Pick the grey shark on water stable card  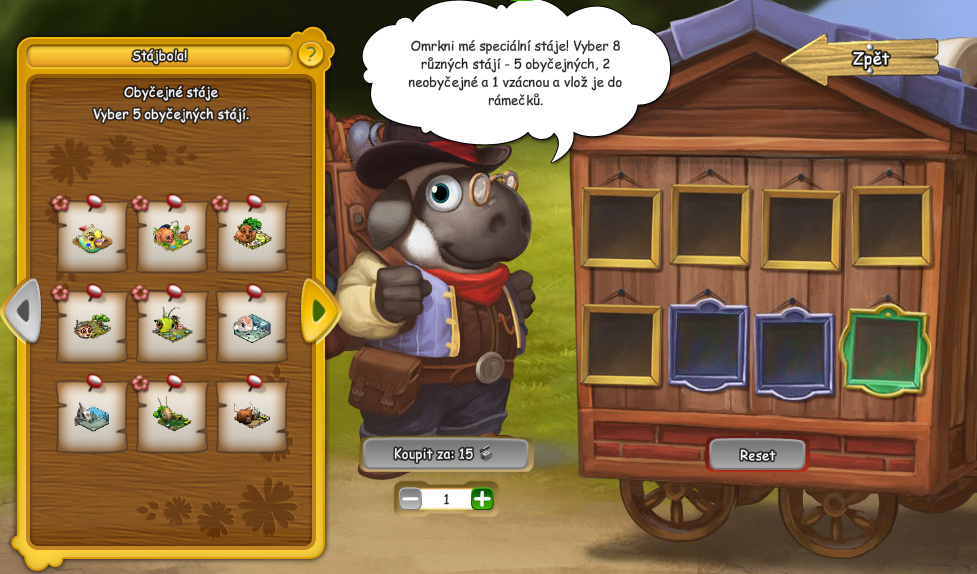pyautogui.click(x=92, y=416)
